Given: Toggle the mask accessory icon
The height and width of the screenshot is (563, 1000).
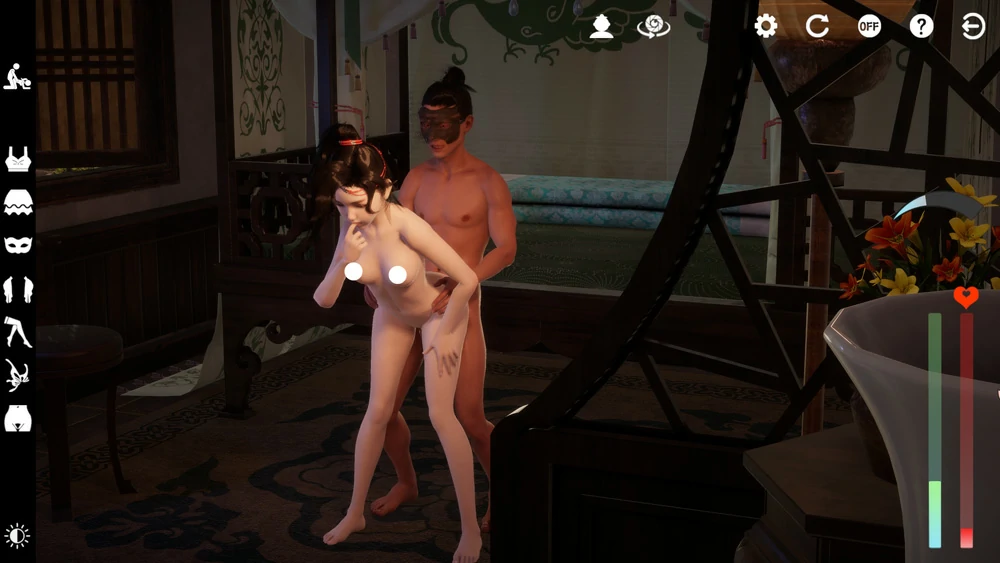Looking at the screenshot, I should (17, 245).
